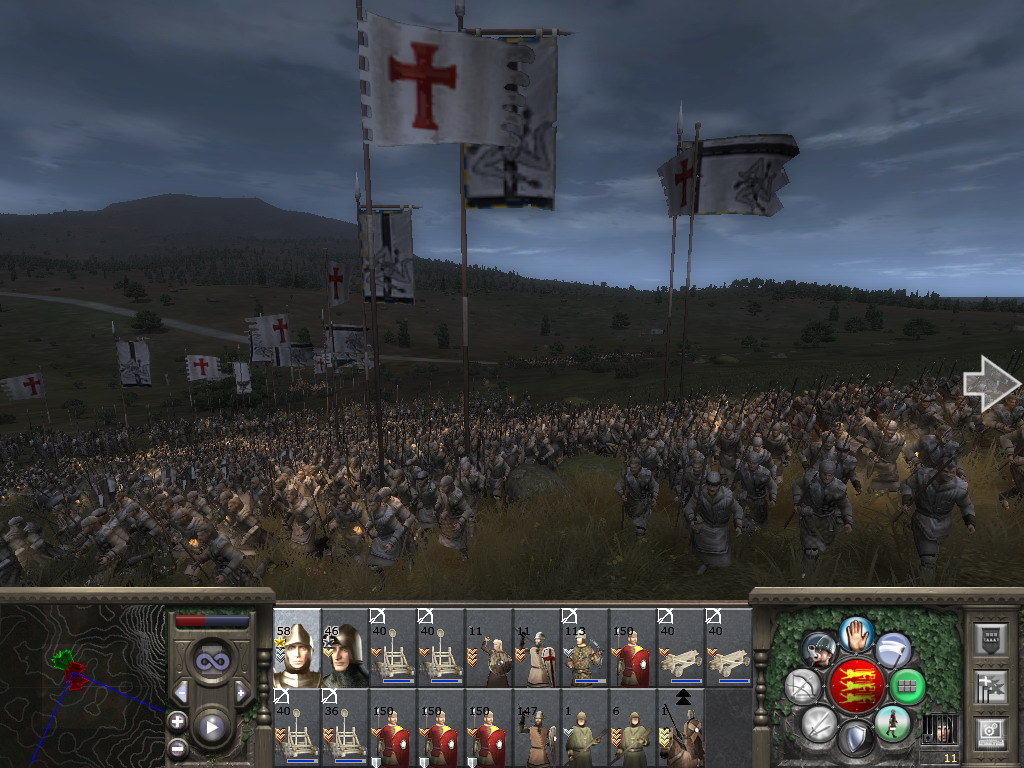The width and height of the screenshot is (1024, 768).
Task: Open the green group formations button
Action: coord(907,686)
